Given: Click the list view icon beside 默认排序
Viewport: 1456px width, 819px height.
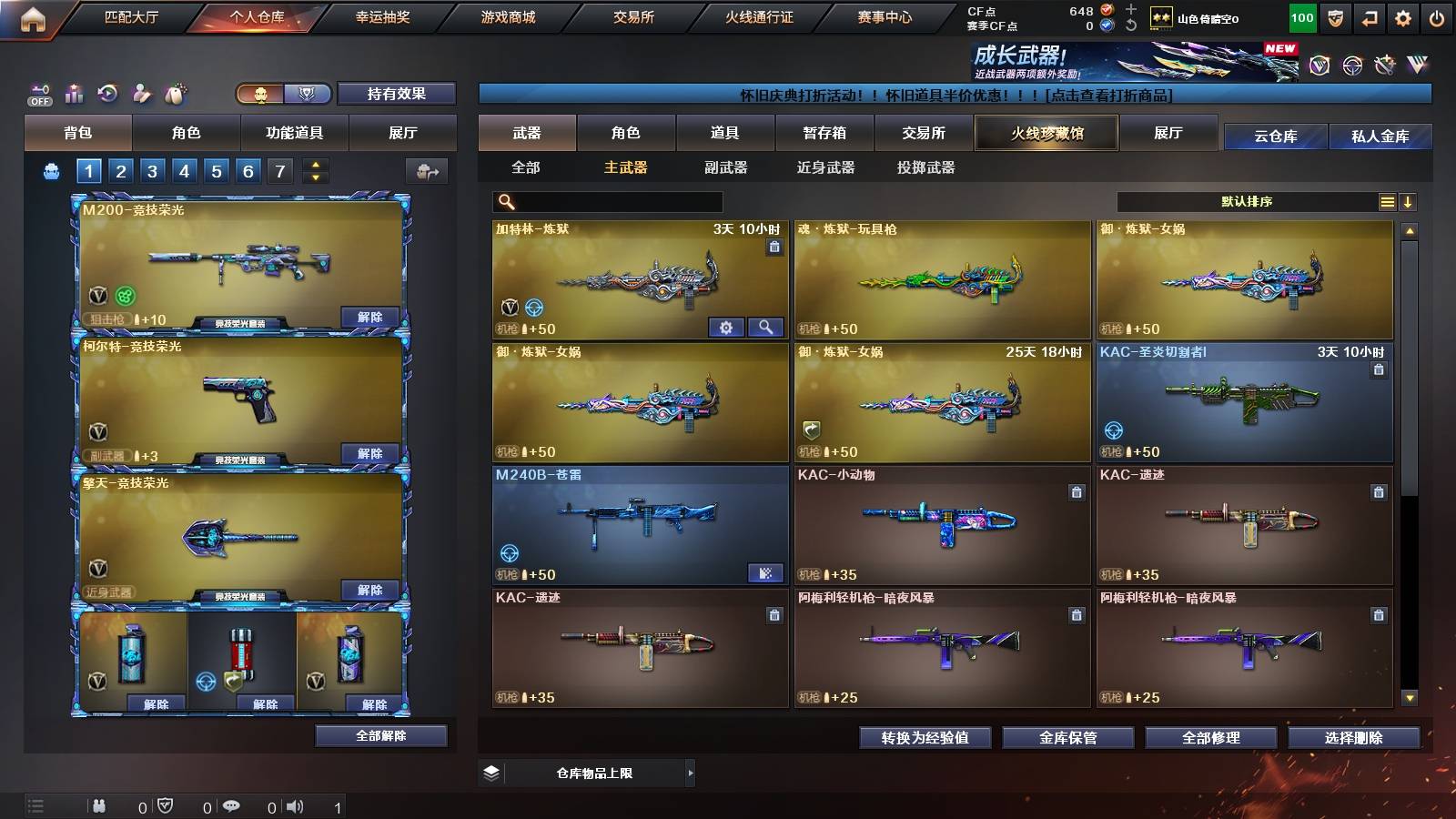Looking at the screenshot, I should click(1387, 202).
